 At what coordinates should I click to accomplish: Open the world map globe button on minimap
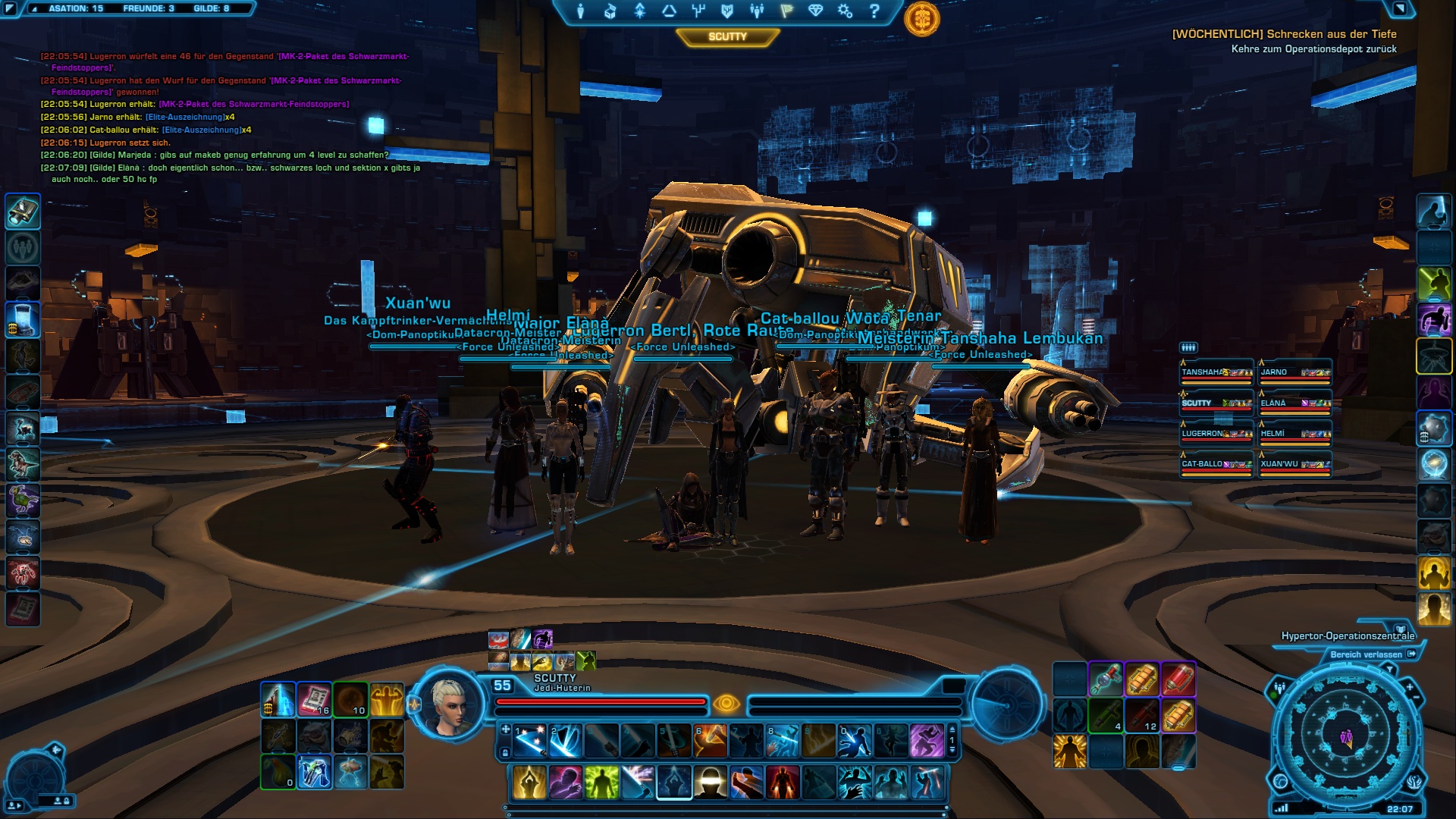point(1281,782)
